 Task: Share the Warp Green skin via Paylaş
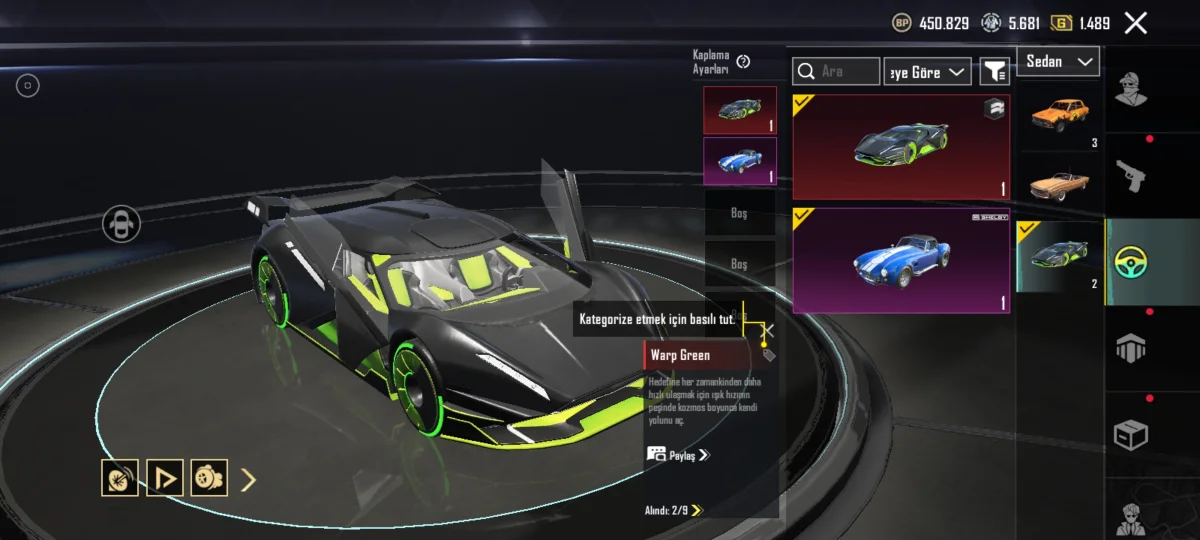pos(679,455)
